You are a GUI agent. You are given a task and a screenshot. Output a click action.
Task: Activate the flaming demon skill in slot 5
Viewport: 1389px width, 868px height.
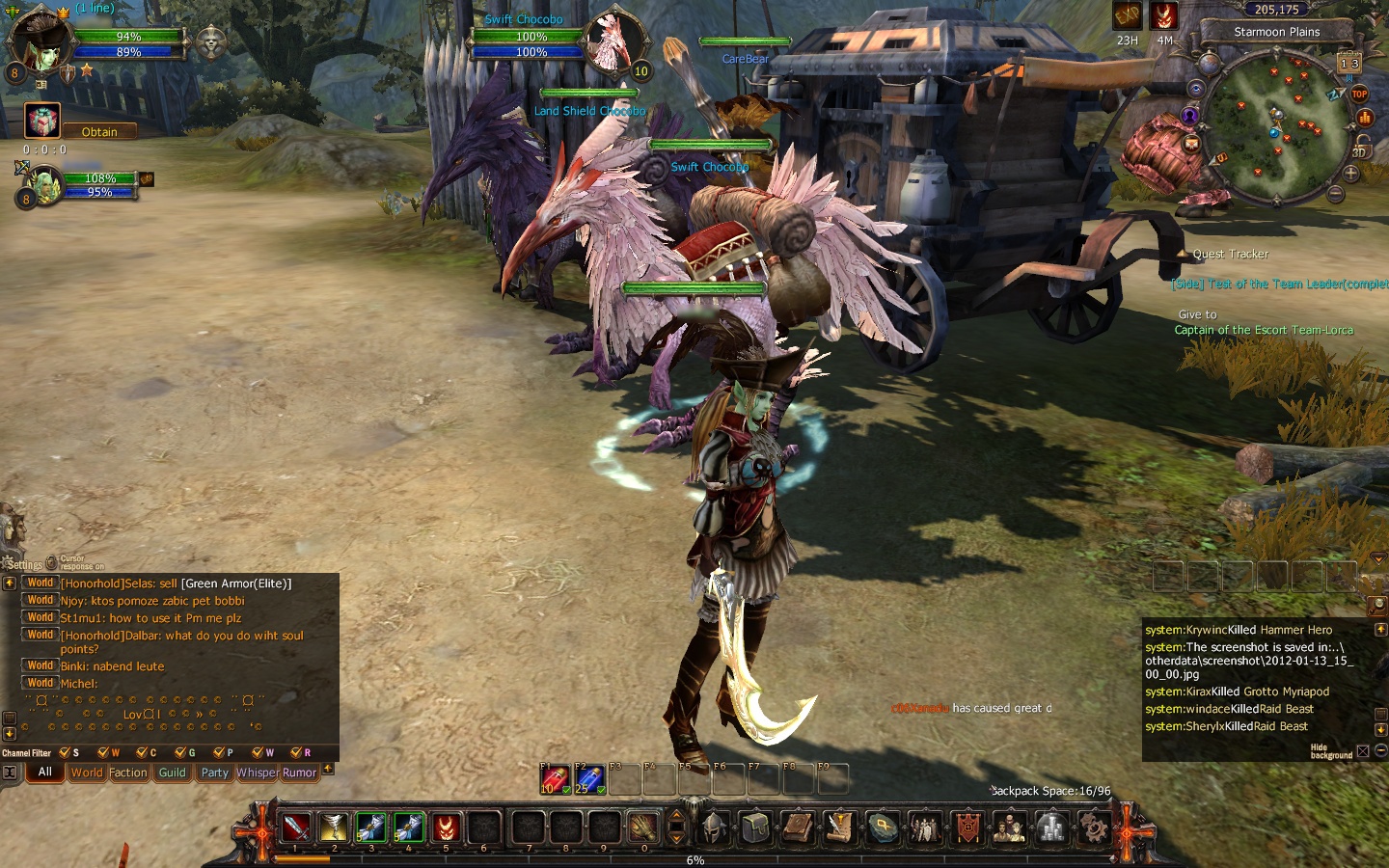[x=445, y=827]
